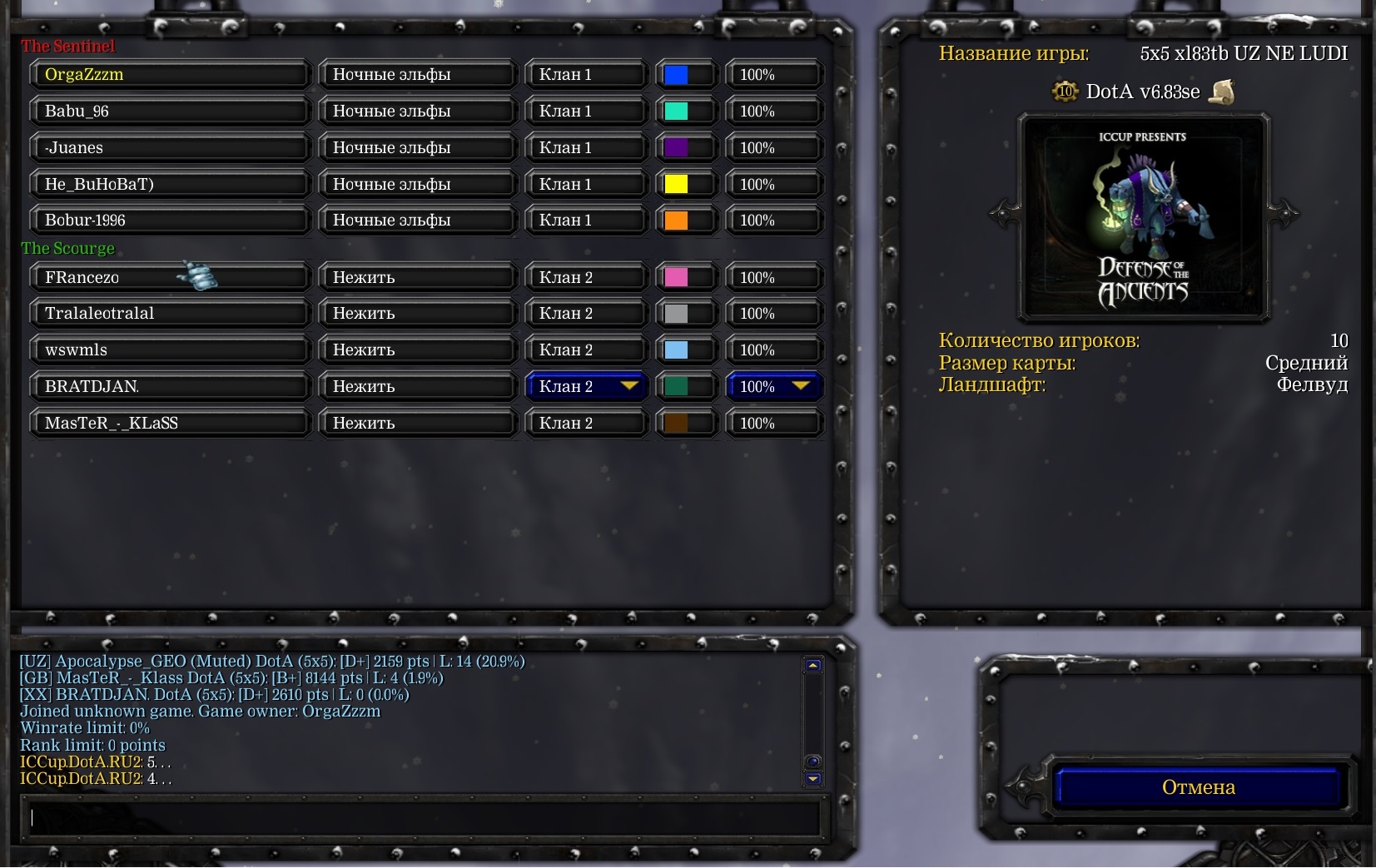This screenshot has width=1376, height=868.
Task: Choose the MasTeR_-_KLaSS player slot
Action: pyautogui.click(x=170, y=423)
